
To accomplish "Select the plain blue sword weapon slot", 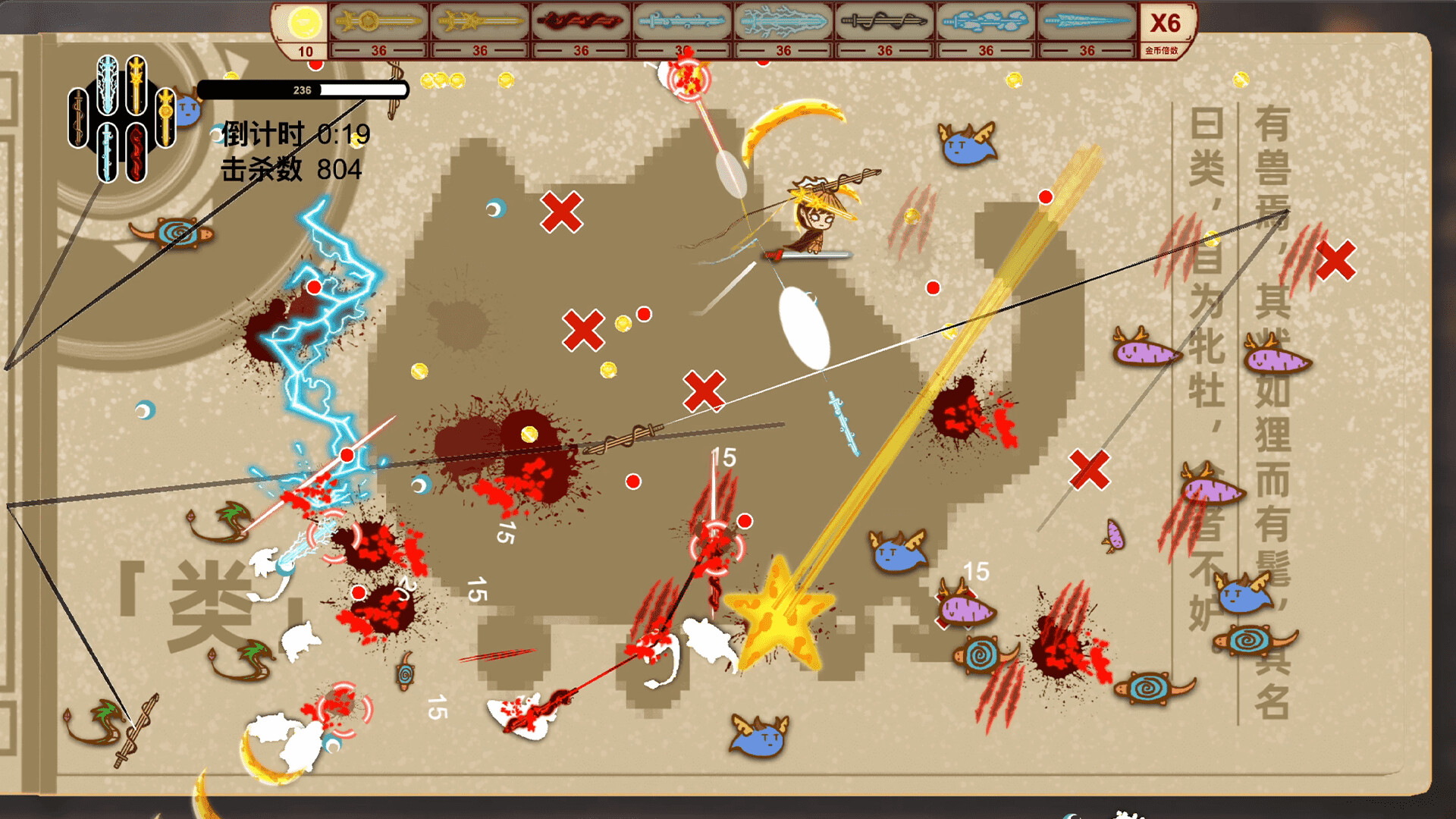I will tap(681, 23).
